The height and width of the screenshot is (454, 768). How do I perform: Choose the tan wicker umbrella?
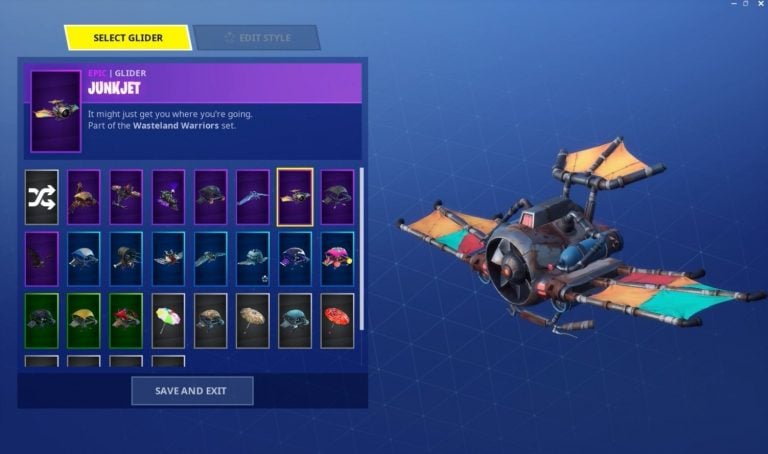253,321
